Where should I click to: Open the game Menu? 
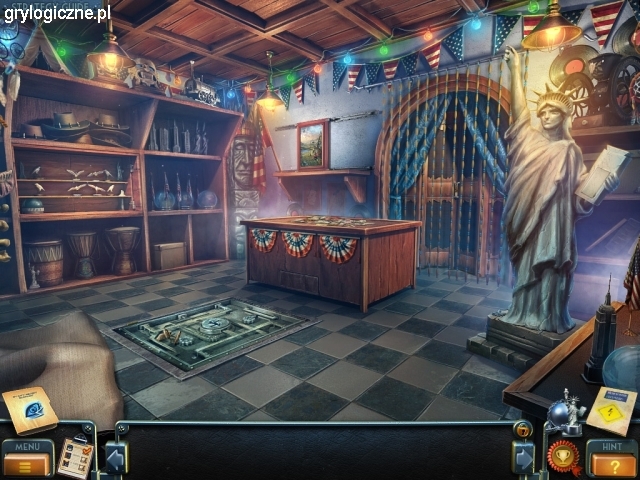click(27, 459)
